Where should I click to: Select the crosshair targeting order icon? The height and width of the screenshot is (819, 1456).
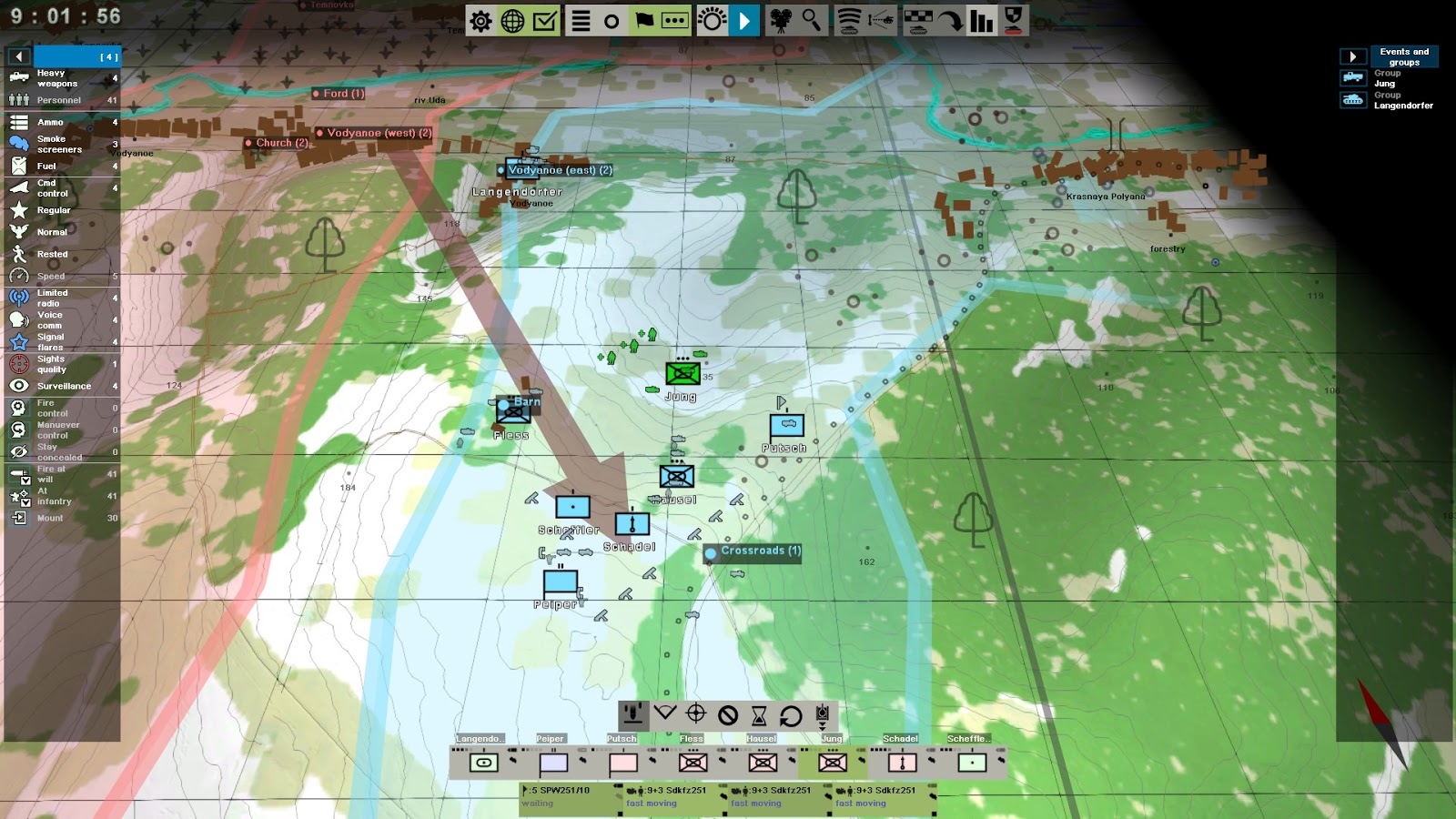pyautogui.click(x=694, y=713)
